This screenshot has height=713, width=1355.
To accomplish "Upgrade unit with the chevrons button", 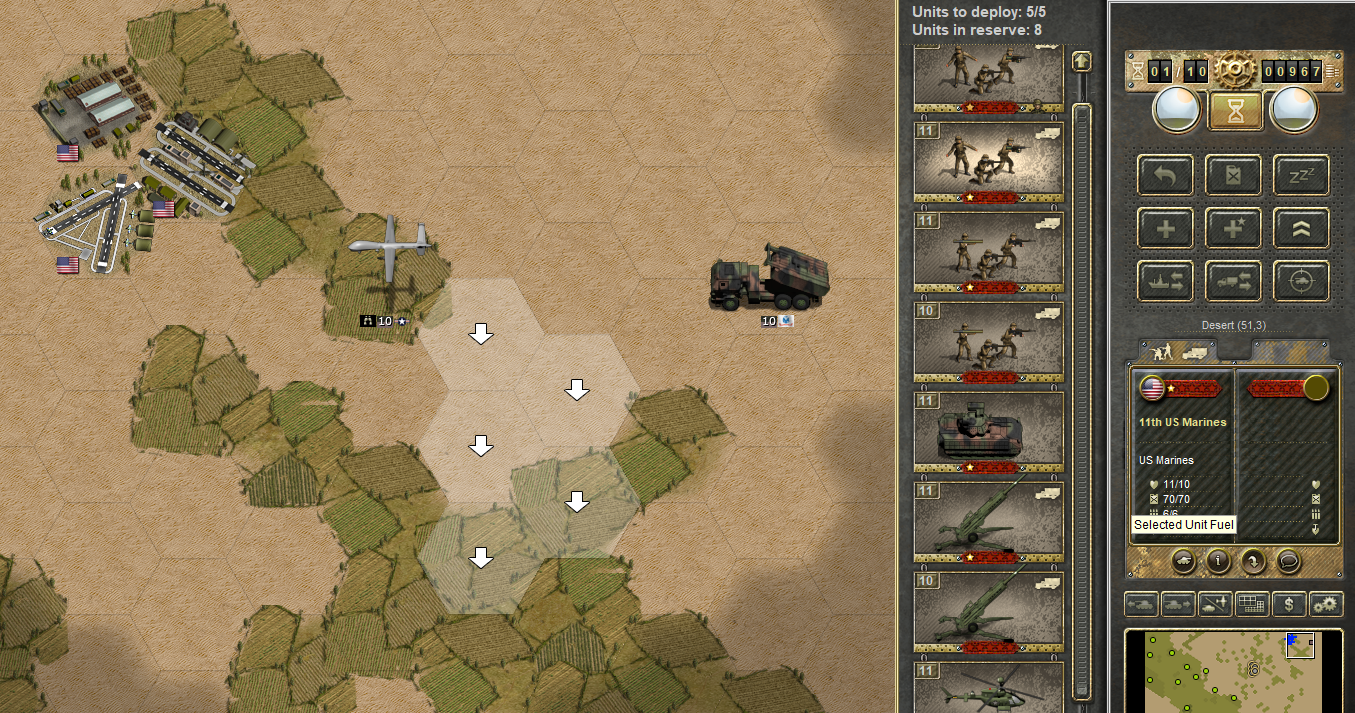I will (1301, 228).
